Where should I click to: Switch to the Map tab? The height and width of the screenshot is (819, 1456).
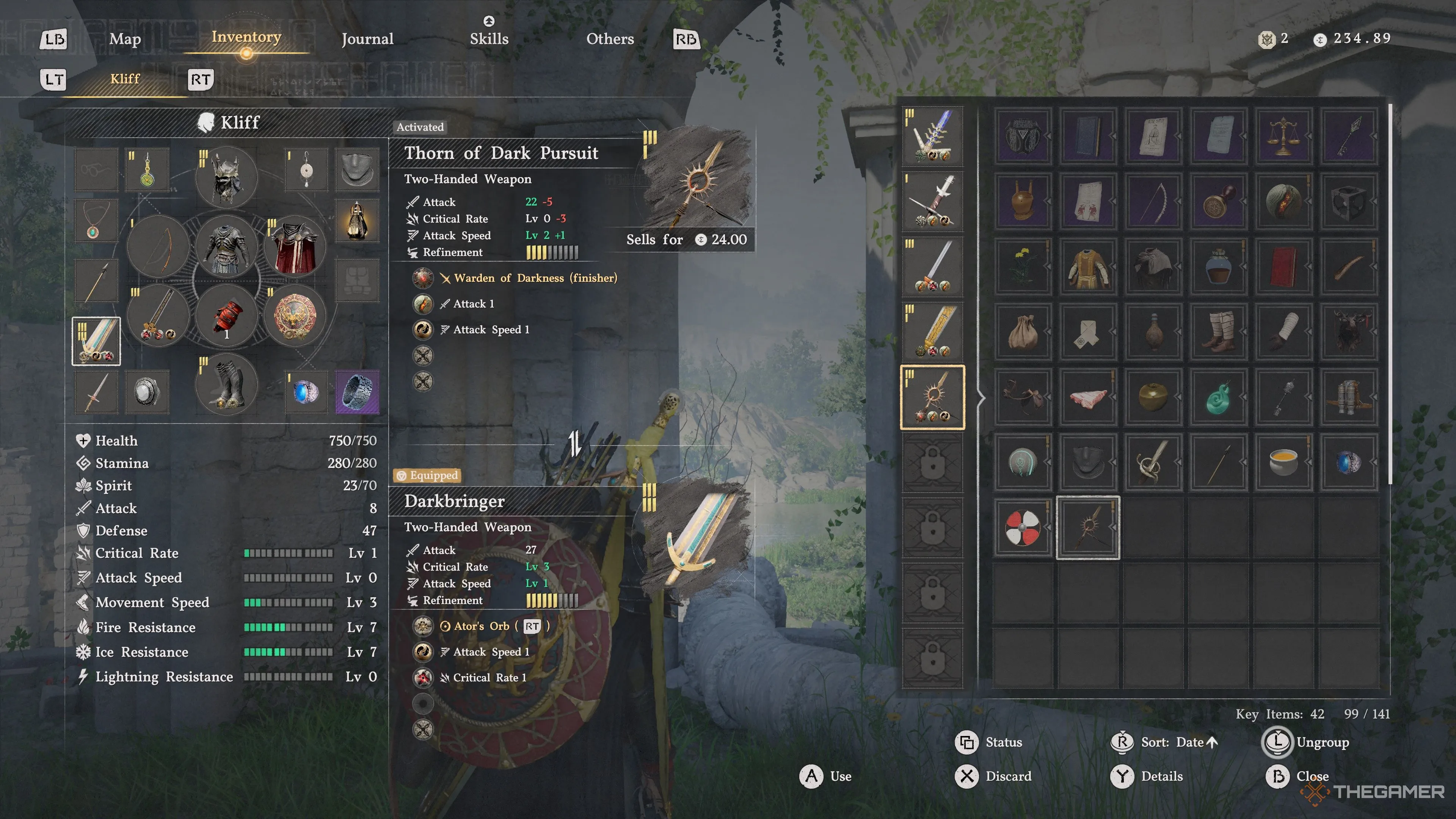[x=125, y=39]
